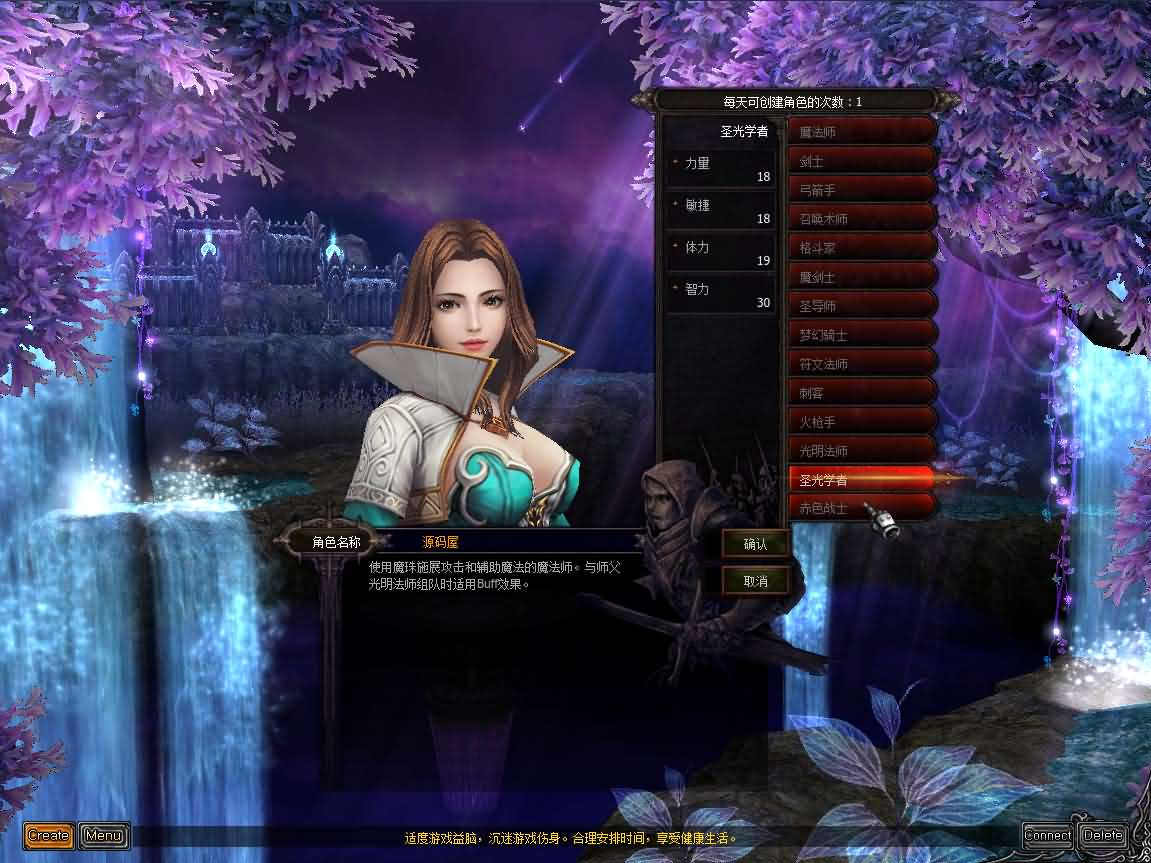This screenshot has width=1151, height=863.
Task: Choose the 召唤术师 class
Action: tap(862, 218)
